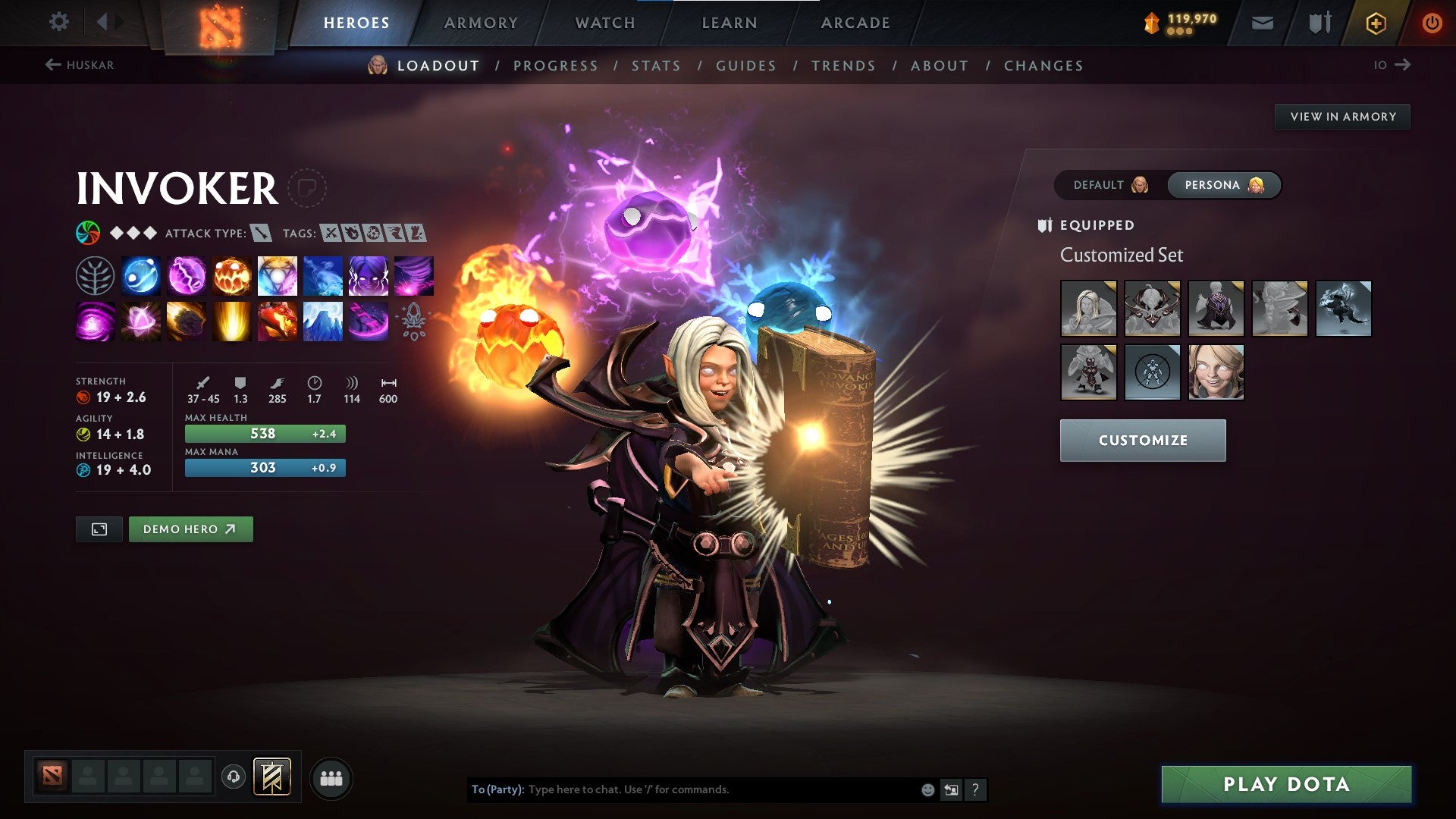The height and width of the screenshot is (819, 1456).
Task: Select the Quas ability icon
Action: (141, 275)
